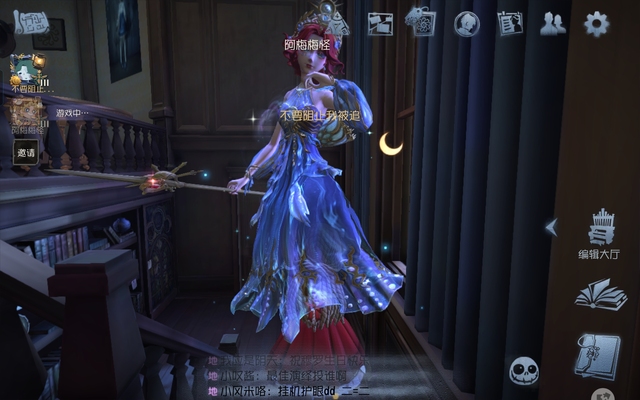Click the 邀请 invite button

coord(26,153)
